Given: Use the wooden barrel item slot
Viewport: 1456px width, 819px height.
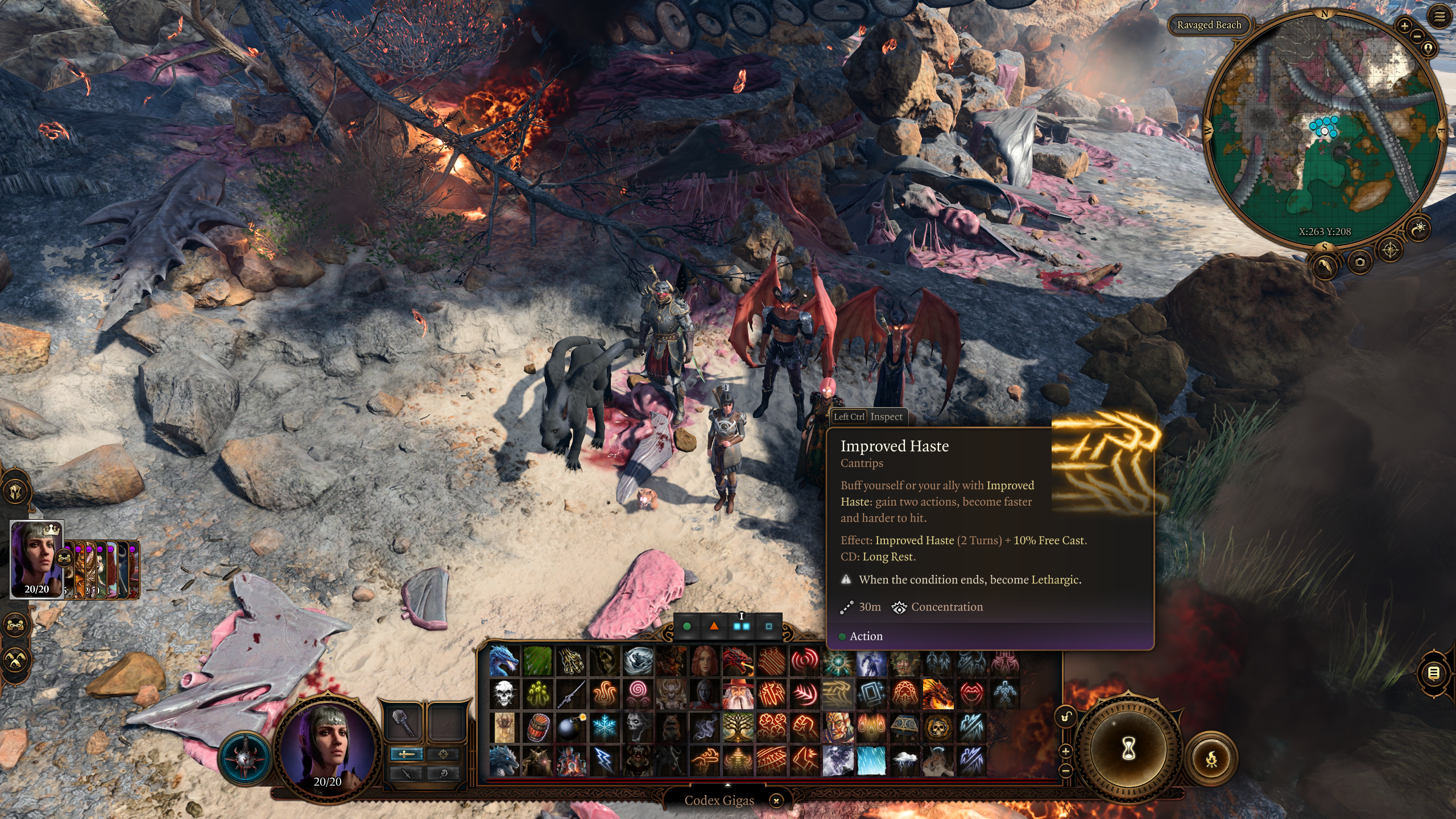Looking at the screenshot, I should [537, 727].
